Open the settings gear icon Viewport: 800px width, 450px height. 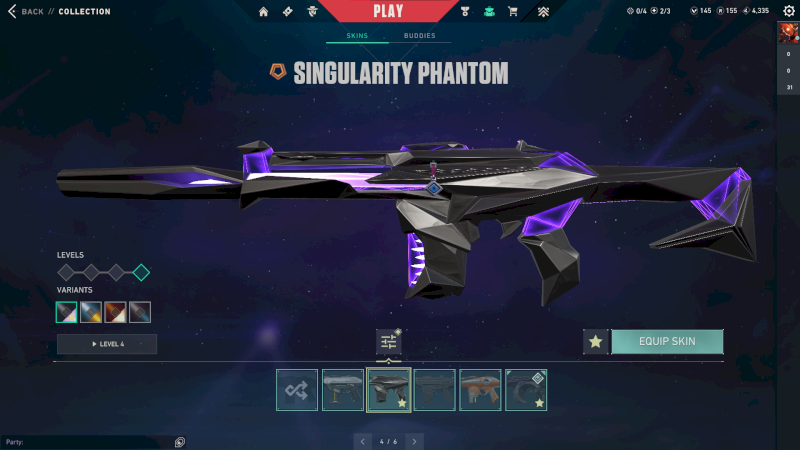click(x=788, y=11)
